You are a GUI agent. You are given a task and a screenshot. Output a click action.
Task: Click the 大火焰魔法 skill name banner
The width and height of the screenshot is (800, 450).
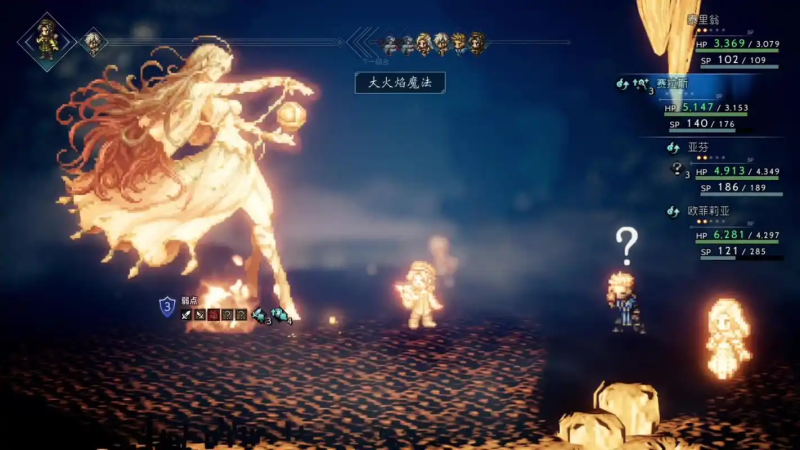[400, 83]
